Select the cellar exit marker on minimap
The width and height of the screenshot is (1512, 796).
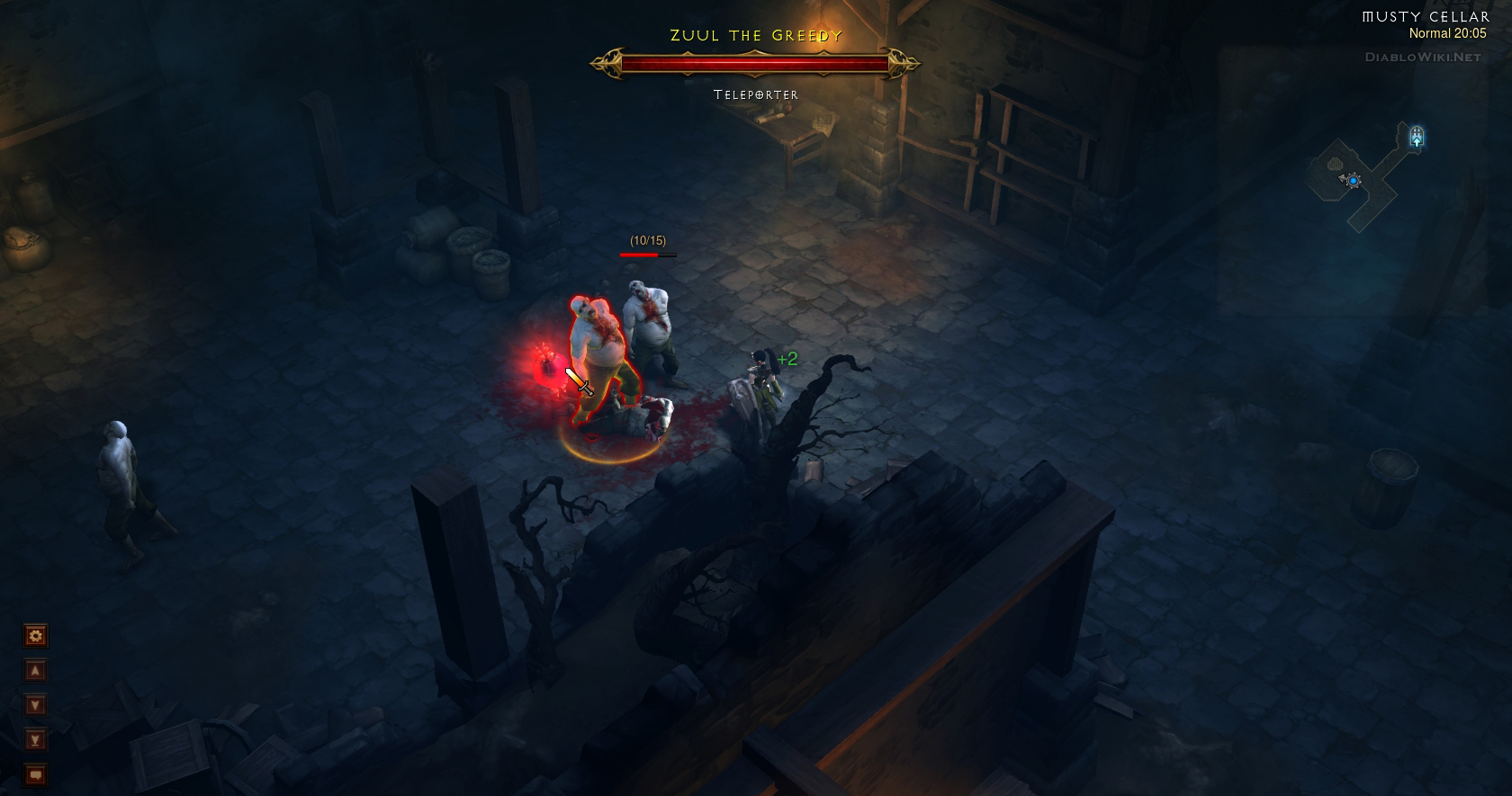pos(1417,138)
